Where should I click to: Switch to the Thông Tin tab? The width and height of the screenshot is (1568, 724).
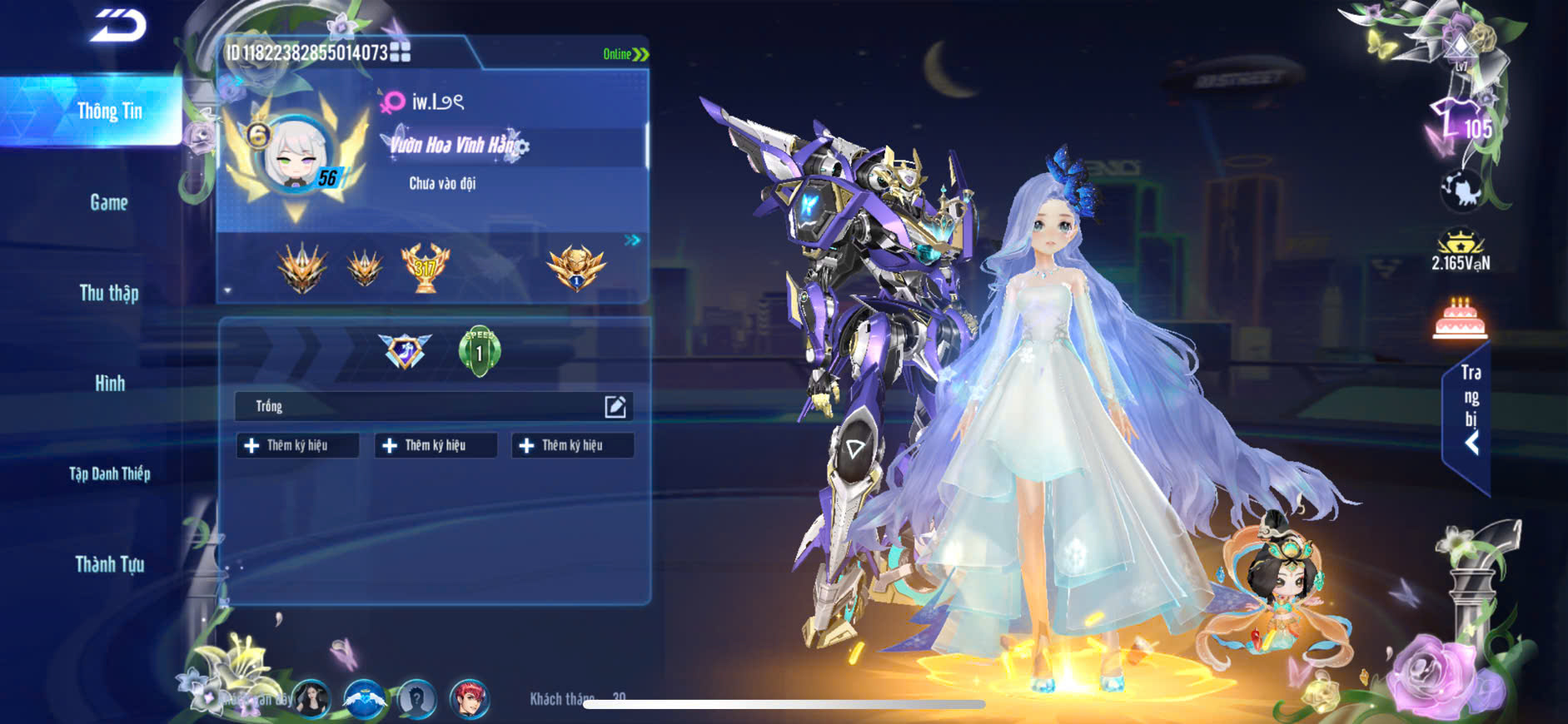(x=109, y=112)
